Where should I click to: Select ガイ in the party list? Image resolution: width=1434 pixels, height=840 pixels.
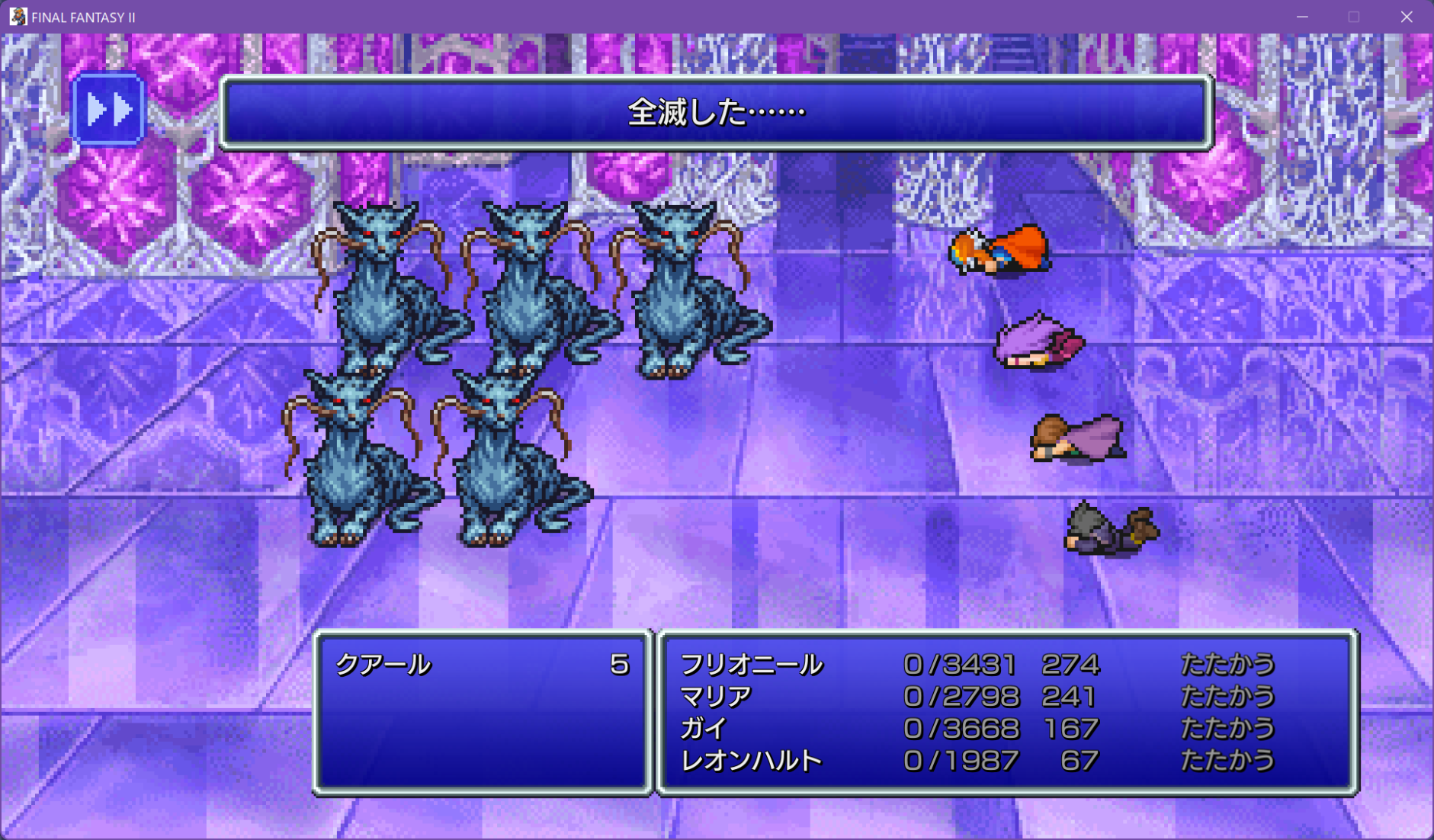pos(703,729)
